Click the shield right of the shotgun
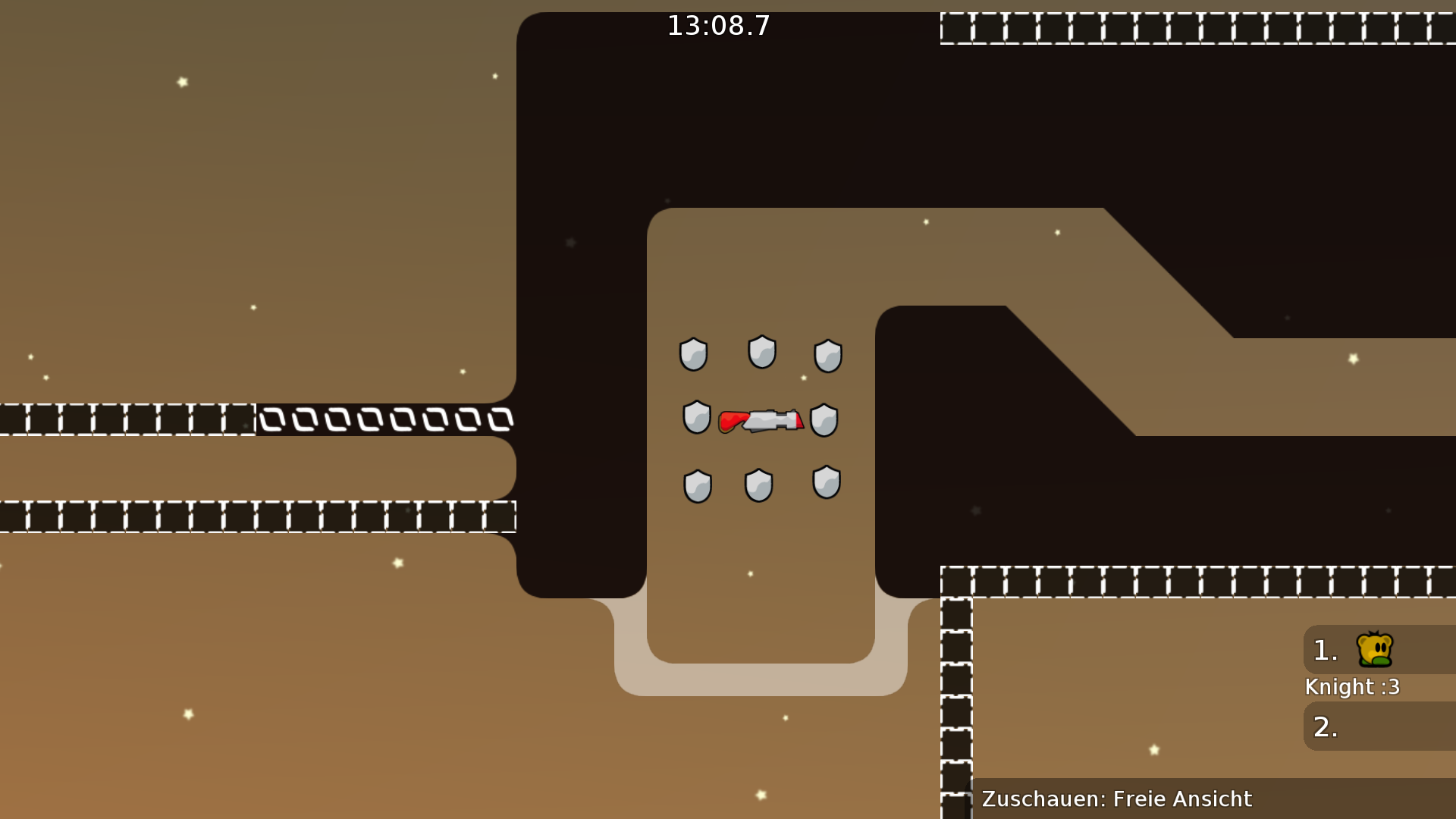1456x819 pixels. pos(823,419)
